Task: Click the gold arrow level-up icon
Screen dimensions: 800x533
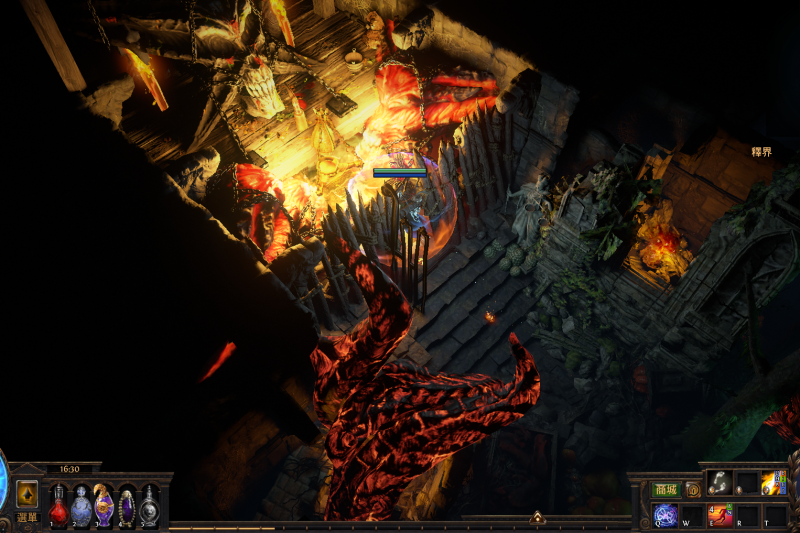Action: (27, 494)
